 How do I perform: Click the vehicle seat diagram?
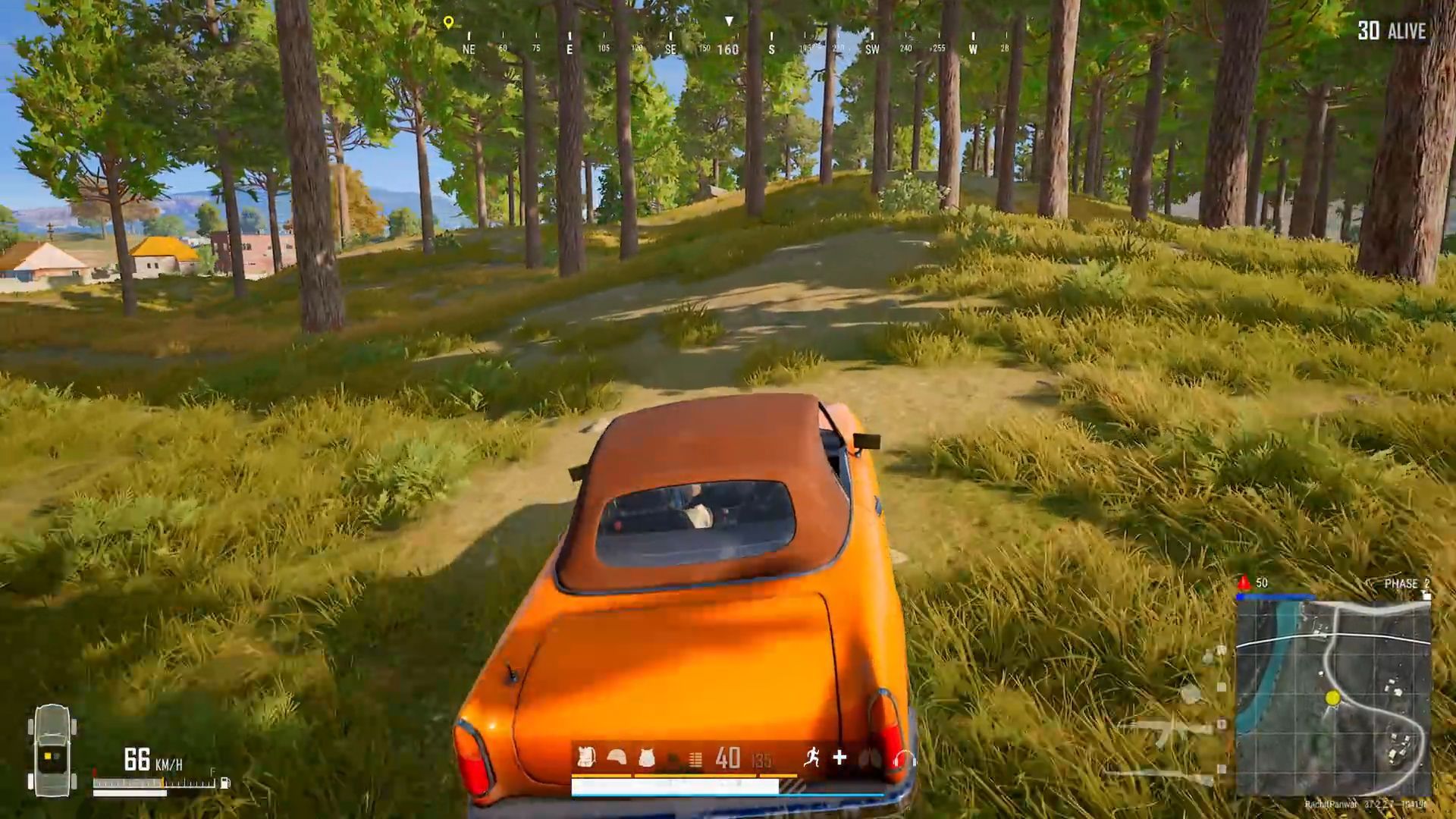pos(52,751)
